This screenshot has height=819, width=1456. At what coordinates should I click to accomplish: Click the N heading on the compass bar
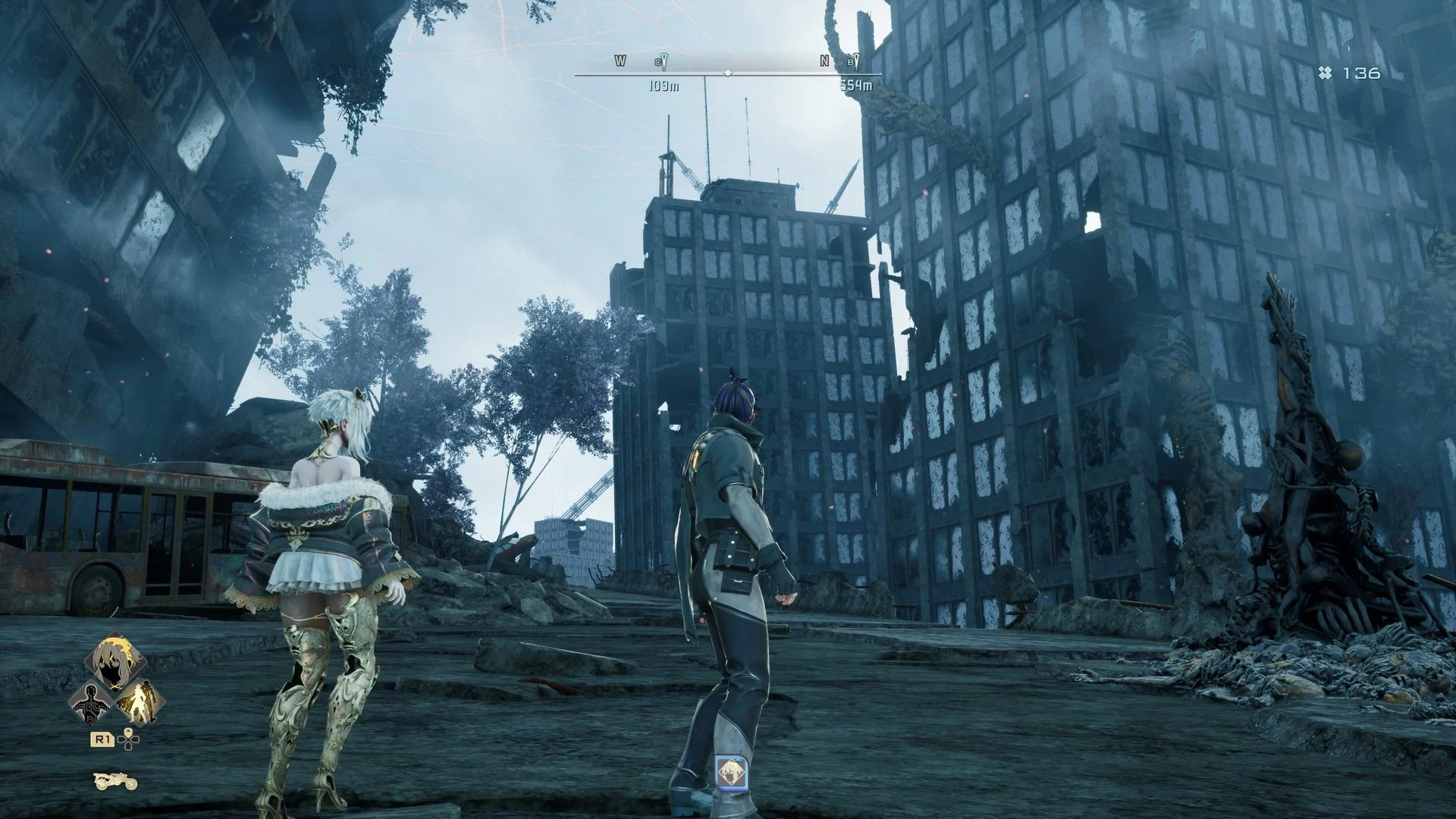pyautogui.click(x=824, y=60)
